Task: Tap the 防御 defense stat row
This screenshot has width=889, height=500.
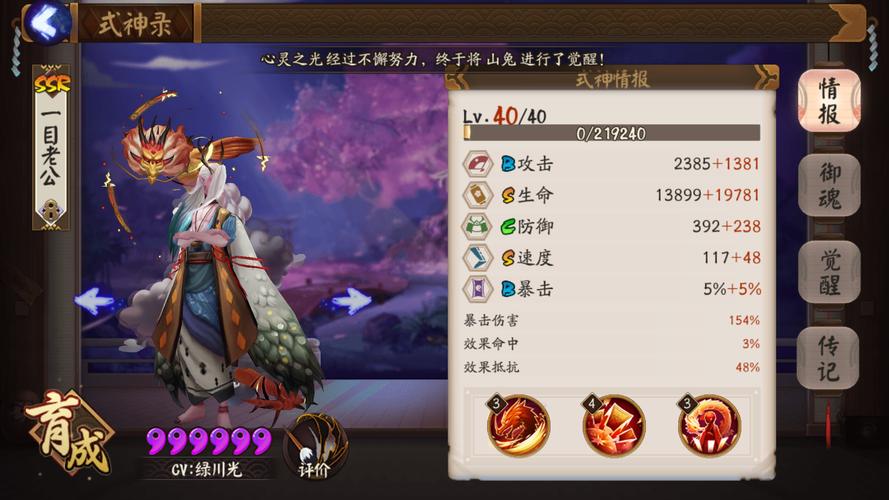Action: [x=611, y=226]
